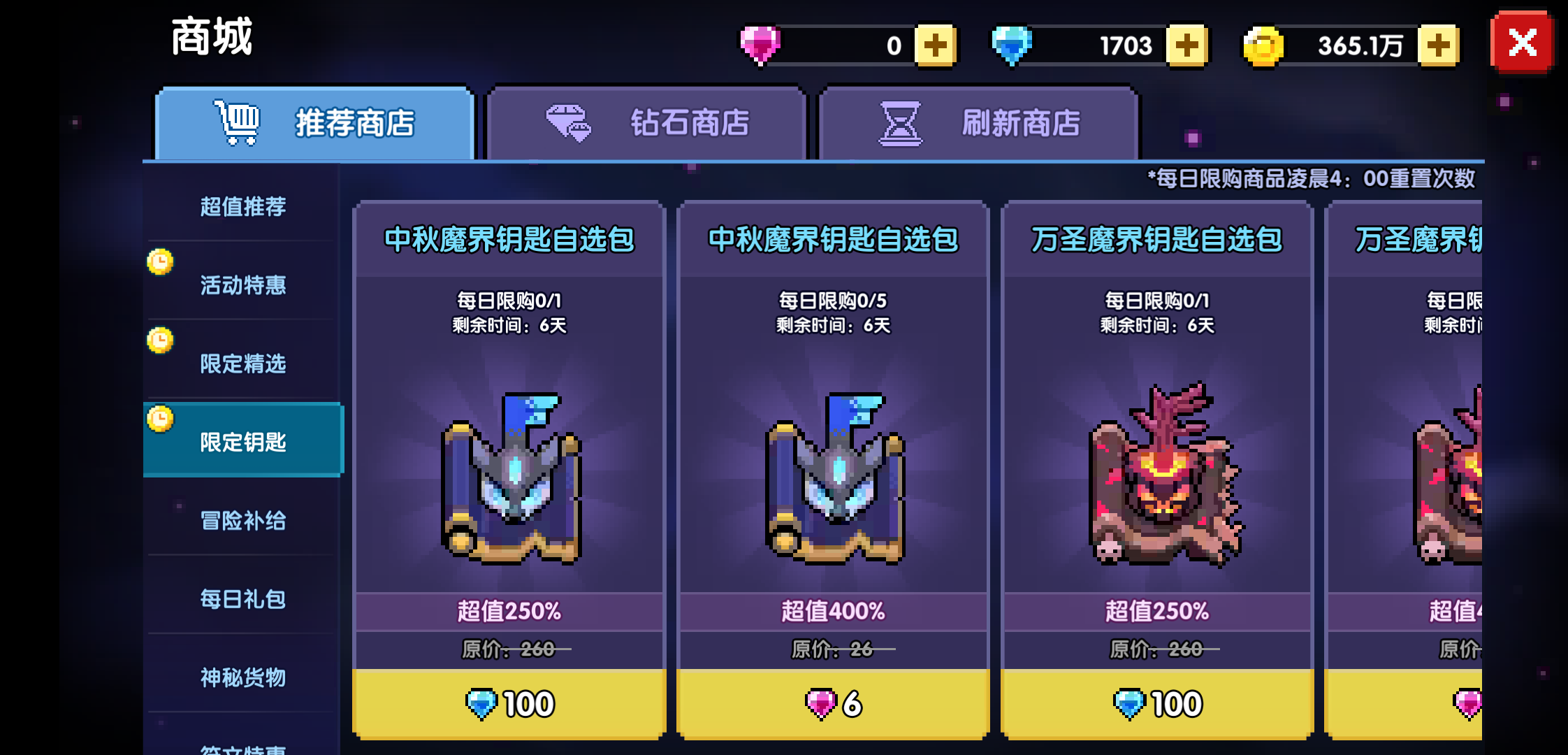
Task: Select 冒险补给 in the sidebar
Action: click(x=242, y=521)
